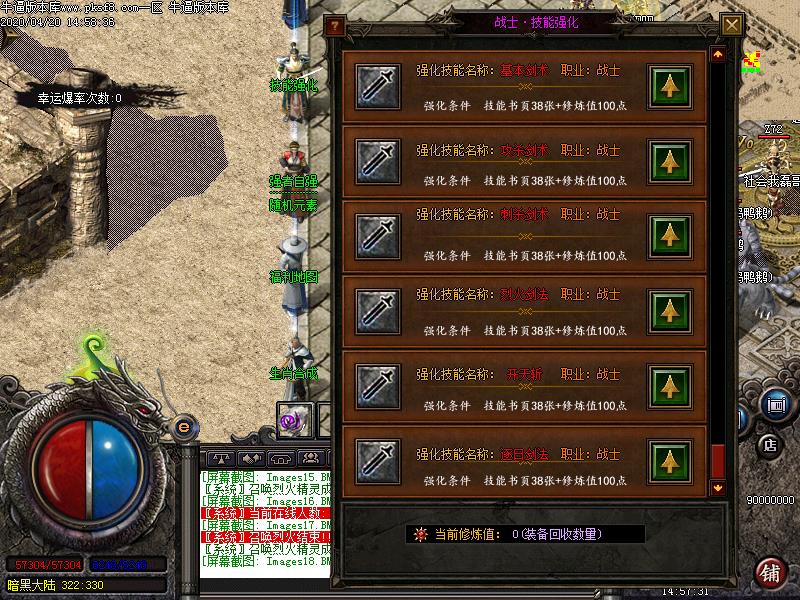Open the red 铺 store button
The width and height of the screenshot is (800, 600).
770,571
